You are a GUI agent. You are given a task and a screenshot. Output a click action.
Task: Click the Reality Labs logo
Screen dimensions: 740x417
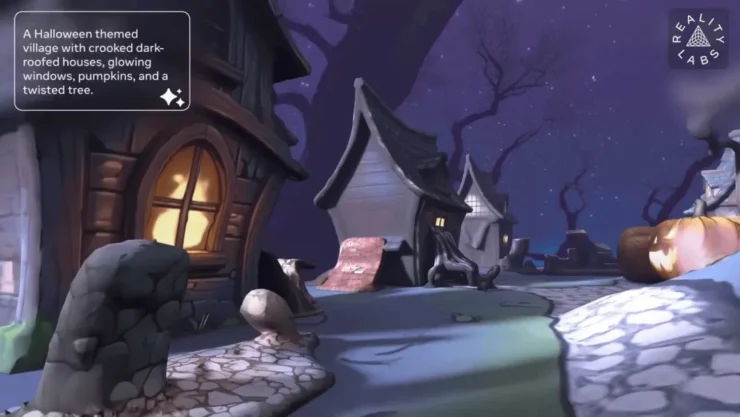pos(698,39)
